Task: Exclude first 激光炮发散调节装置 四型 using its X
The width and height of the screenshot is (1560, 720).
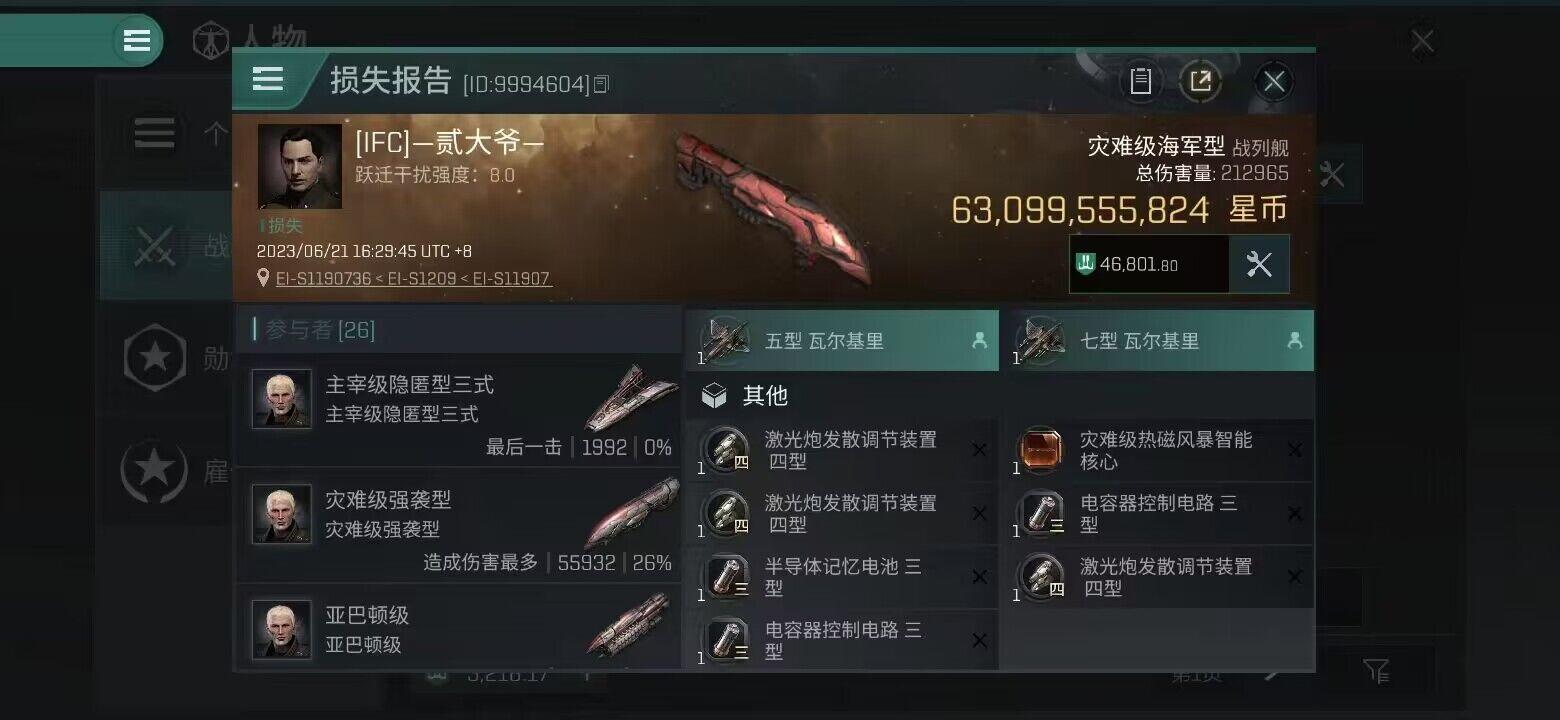Action: (979, 450)
